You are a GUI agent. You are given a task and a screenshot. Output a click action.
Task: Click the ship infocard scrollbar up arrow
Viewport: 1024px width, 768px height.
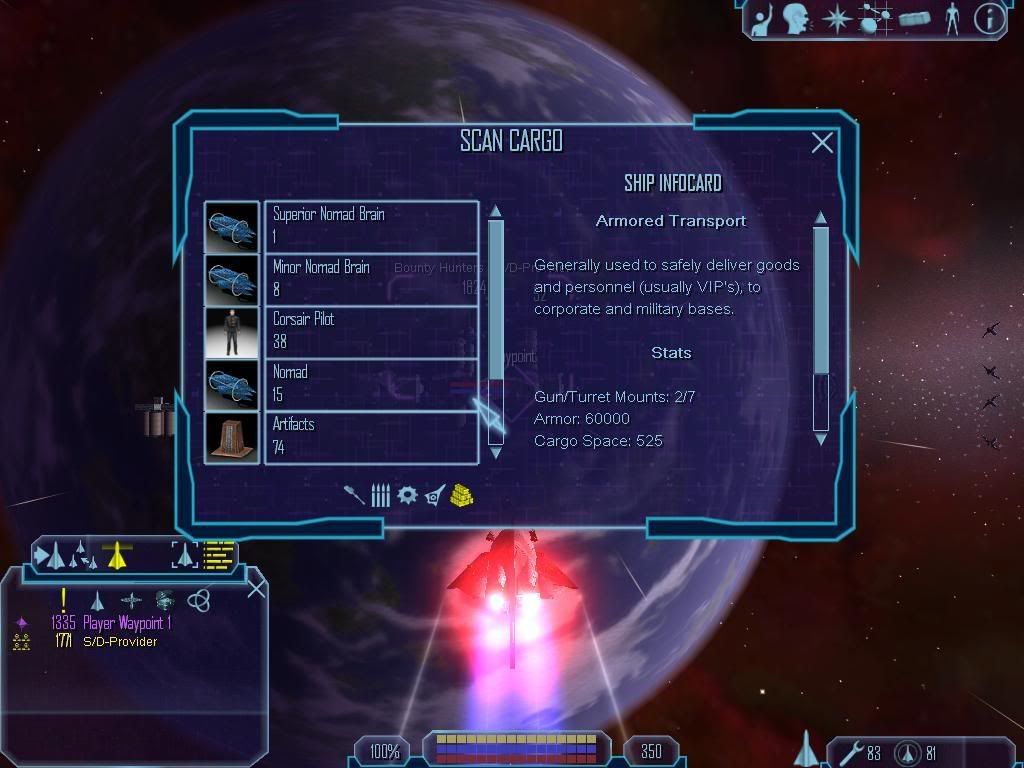coord(821,217)
